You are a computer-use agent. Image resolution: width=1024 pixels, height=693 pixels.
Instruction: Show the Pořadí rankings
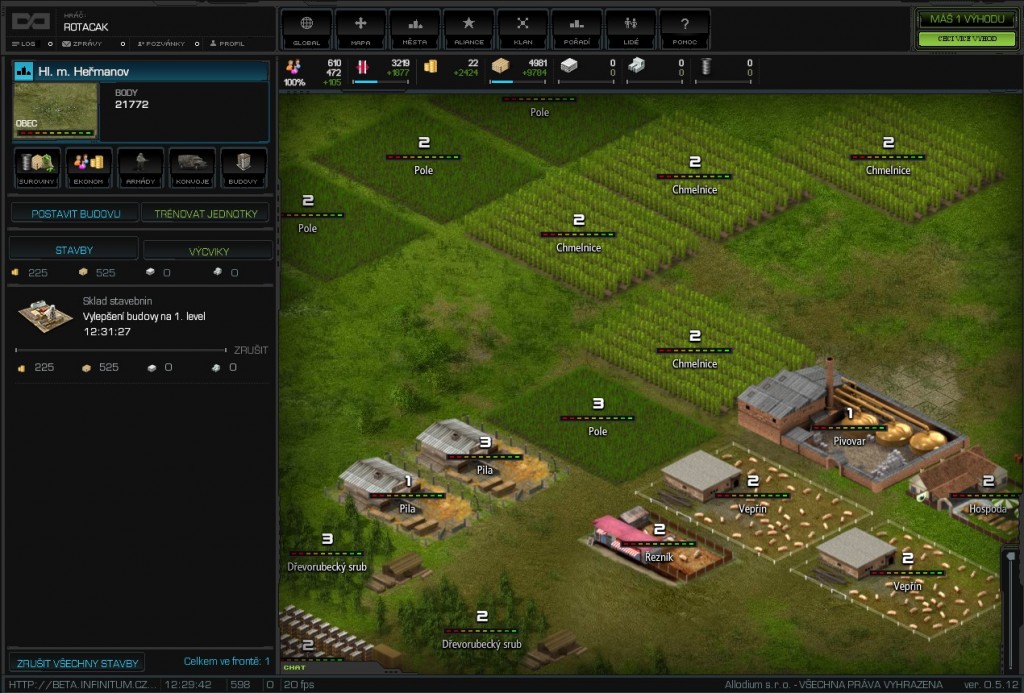pos(577,29)
